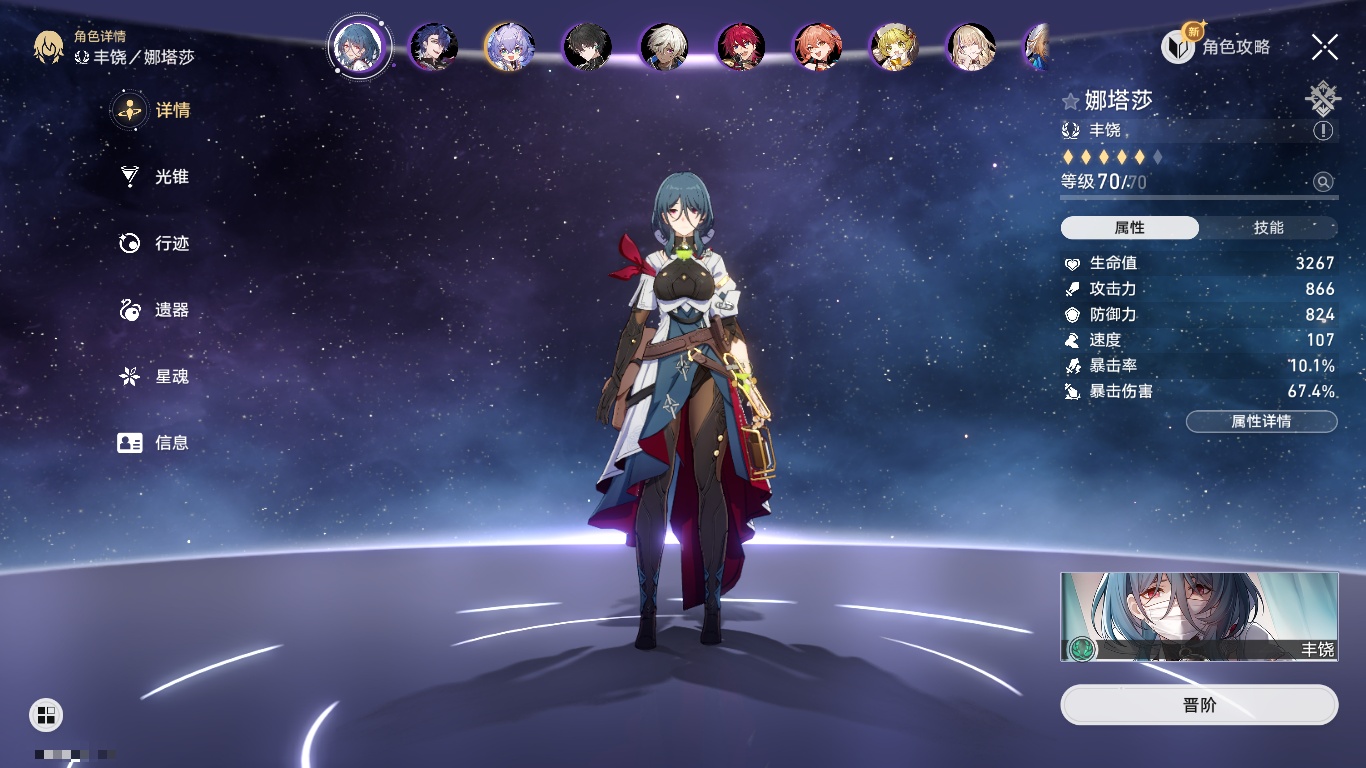Select the 属性 attributes tab
1366x768 pixels.
[1129, 228]
